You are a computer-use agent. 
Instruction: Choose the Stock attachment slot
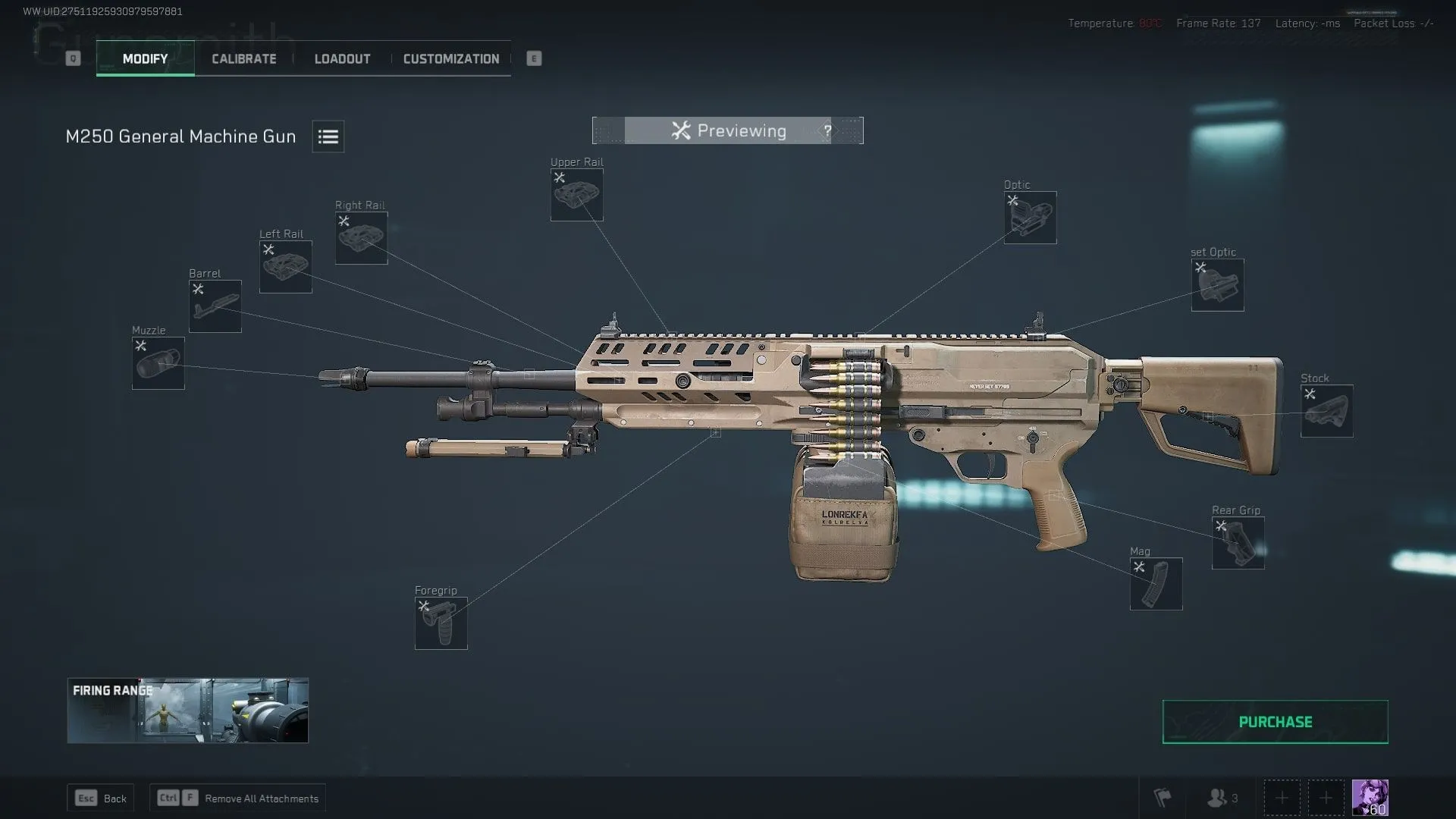click(1326, 411)
